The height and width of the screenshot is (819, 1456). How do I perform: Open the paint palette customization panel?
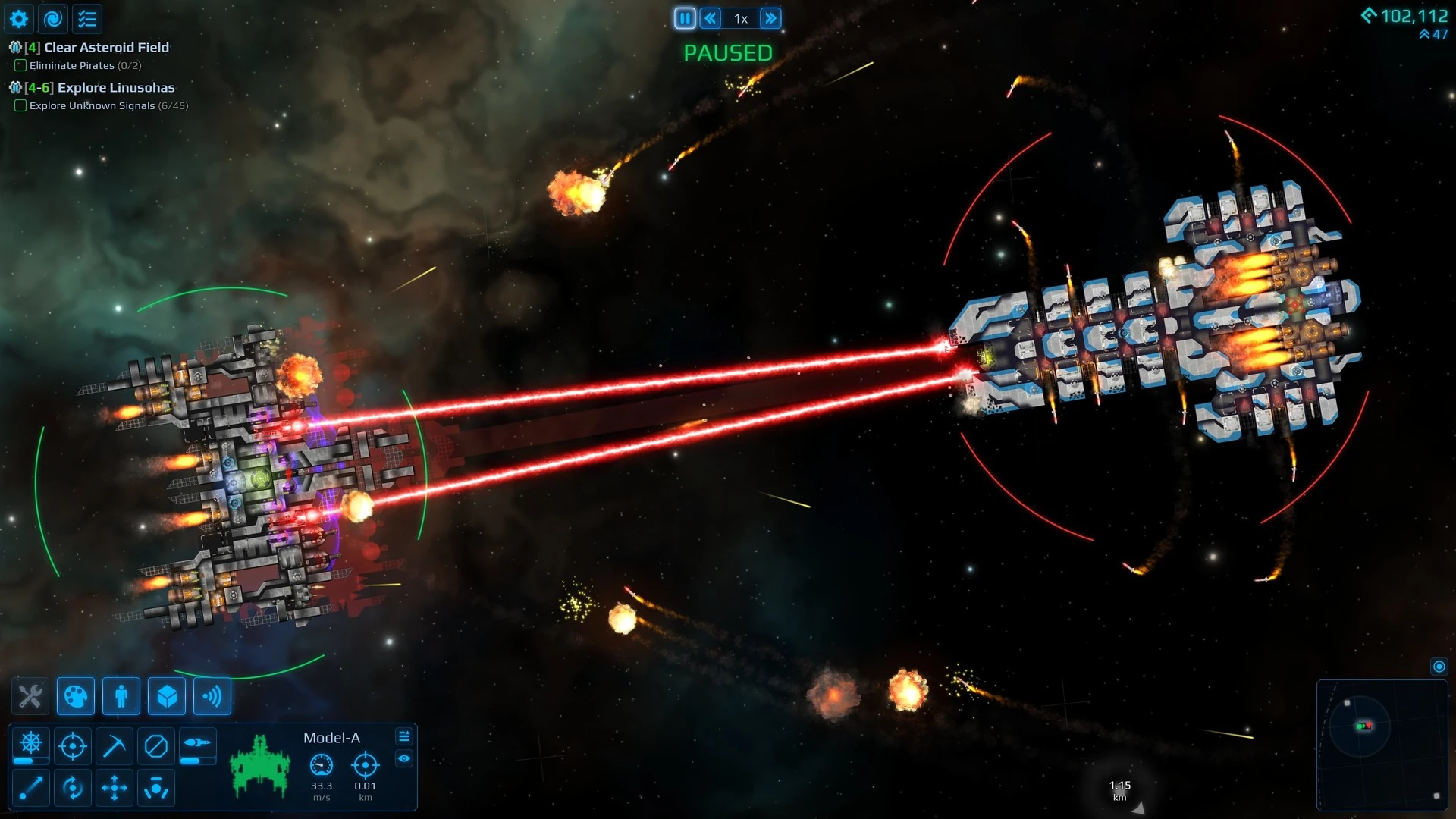[x=77, y=696]
